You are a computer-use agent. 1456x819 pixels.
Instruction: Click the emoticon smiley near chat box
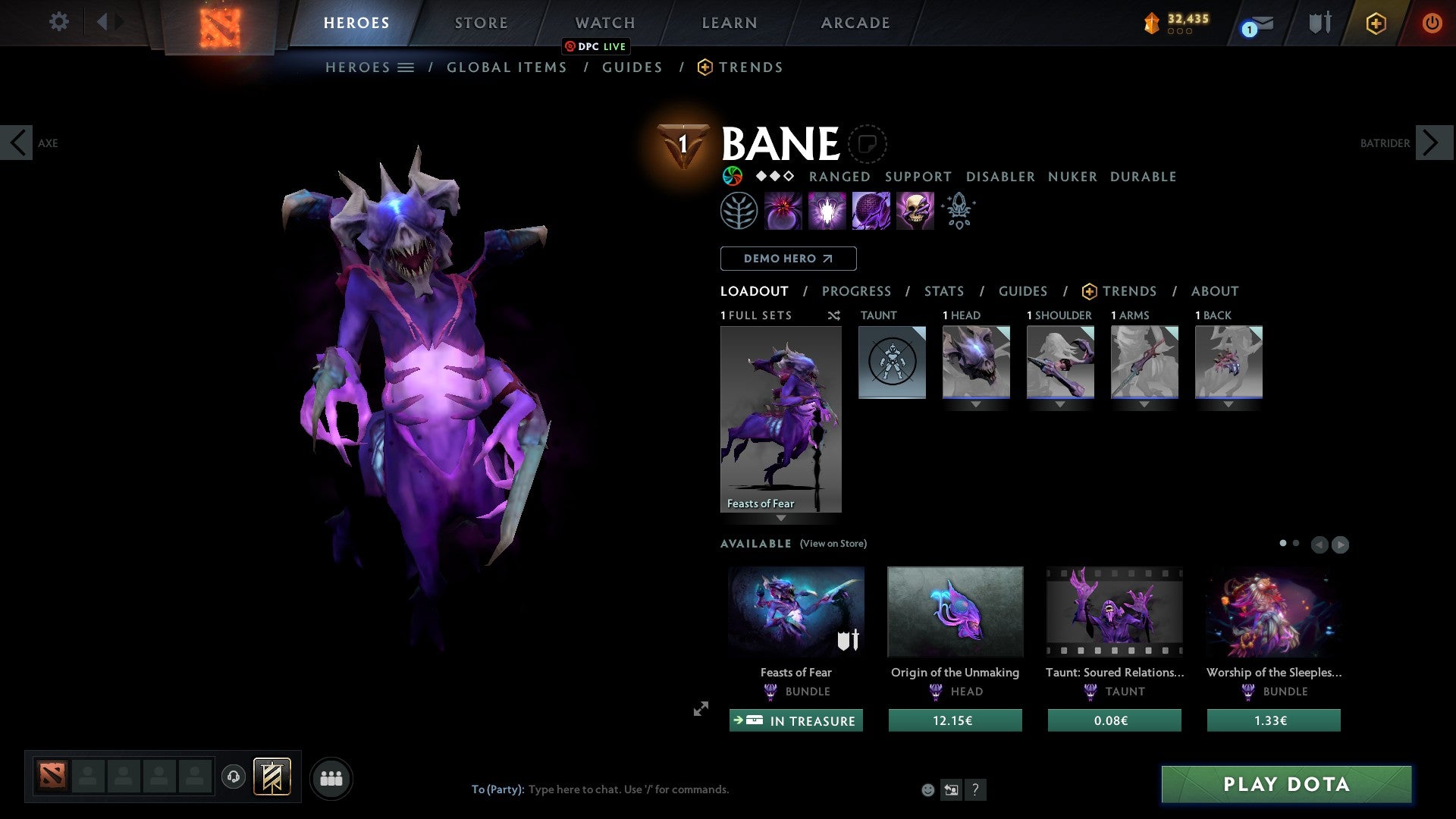(927, 789)
